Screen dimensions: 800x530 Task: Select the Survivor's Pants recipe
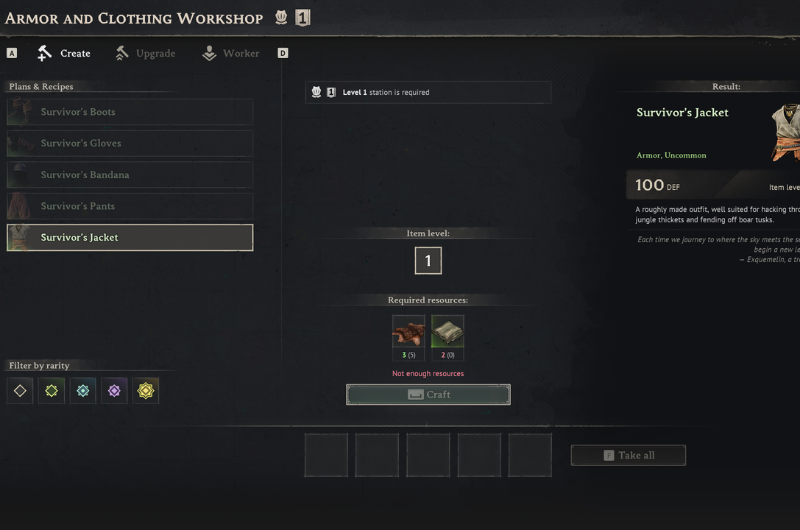coord(130,206)
